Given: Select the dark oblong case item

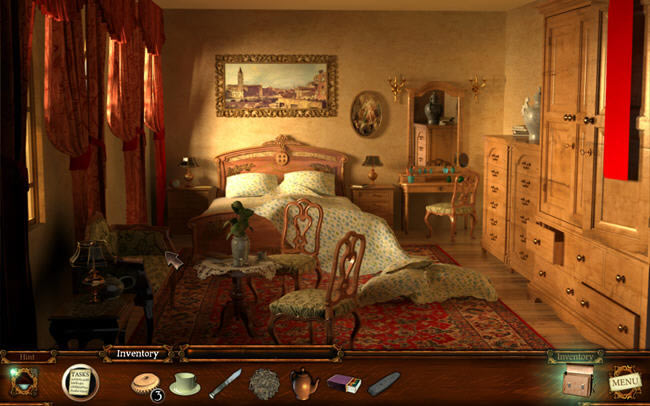Looking at the screenshot, I should tap(383, 383).
